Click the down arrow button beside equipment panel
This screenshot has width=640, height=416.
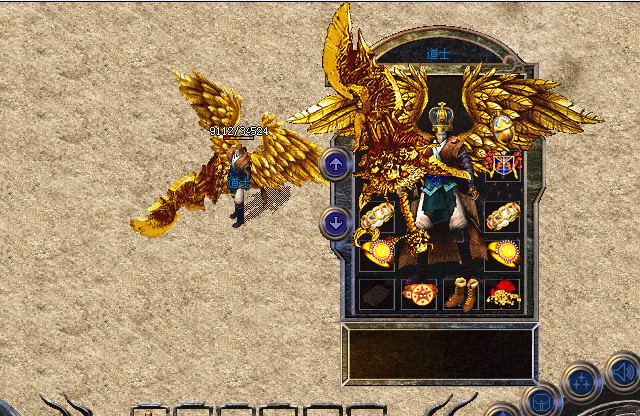[336, 222]
